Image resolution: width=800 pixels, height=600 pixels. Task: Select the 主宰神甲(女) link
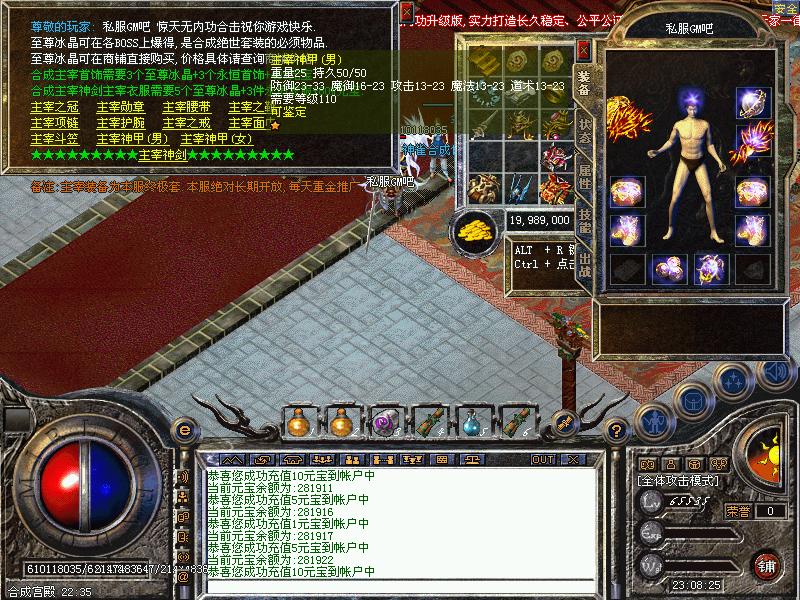pyautogui.click(x=216, y=139)
